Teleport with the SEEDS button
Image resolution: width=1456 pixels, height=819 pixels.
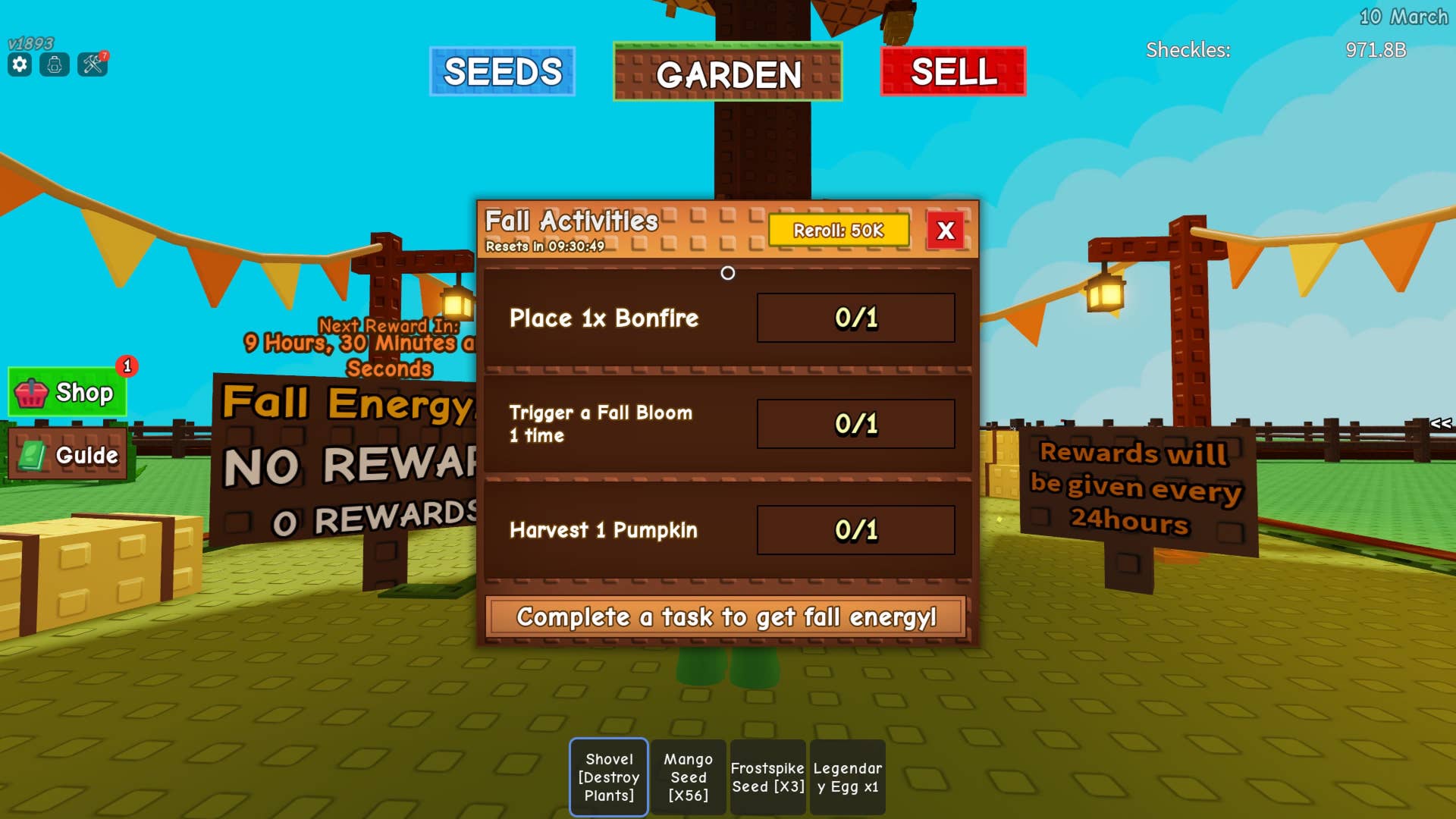pos(502,72)
